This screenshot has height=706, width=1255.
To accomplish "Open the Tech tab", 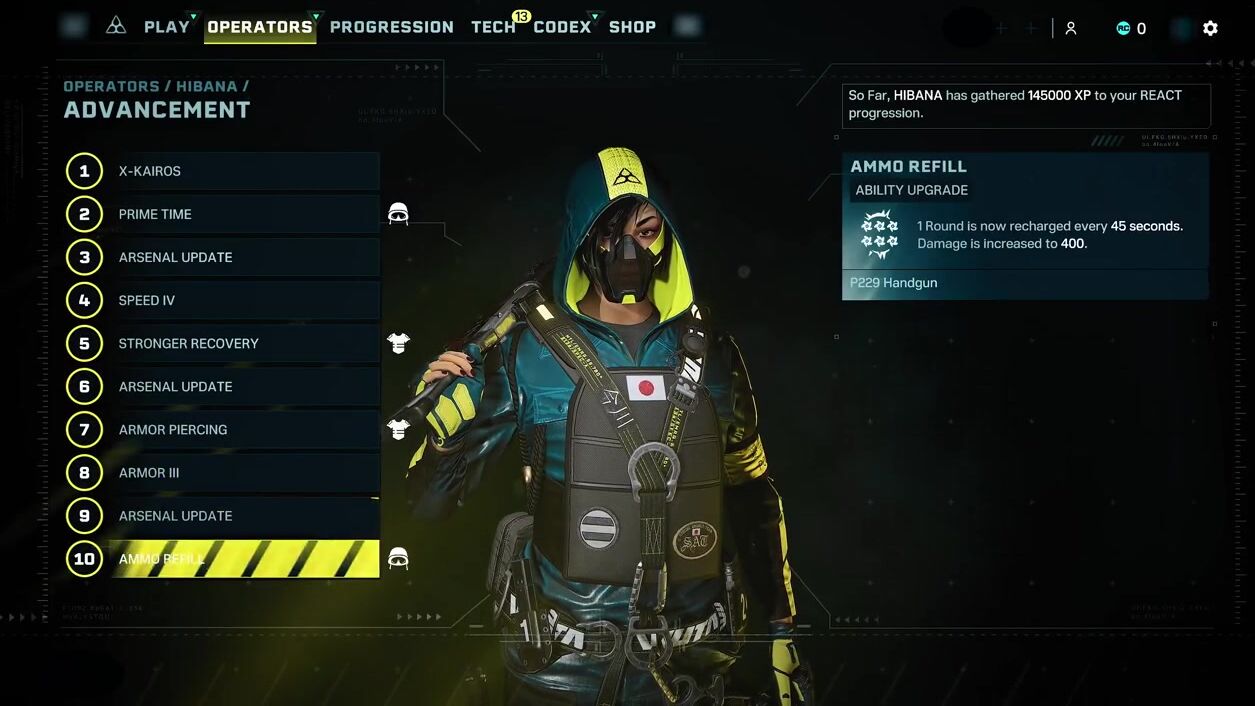I will pos(493,27).
